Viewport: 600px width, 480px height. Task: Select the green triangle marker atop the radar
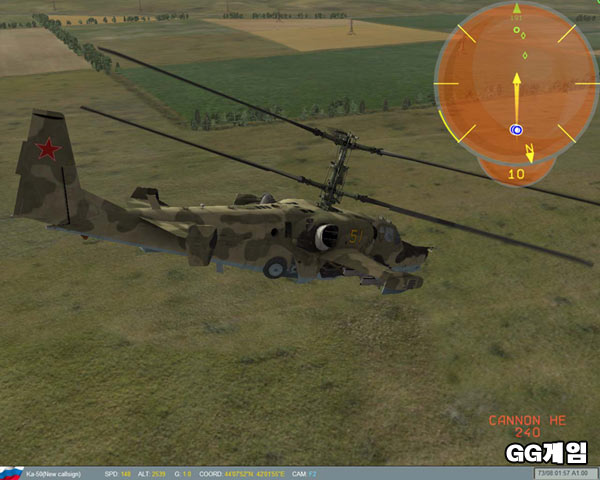pos(517,9)
